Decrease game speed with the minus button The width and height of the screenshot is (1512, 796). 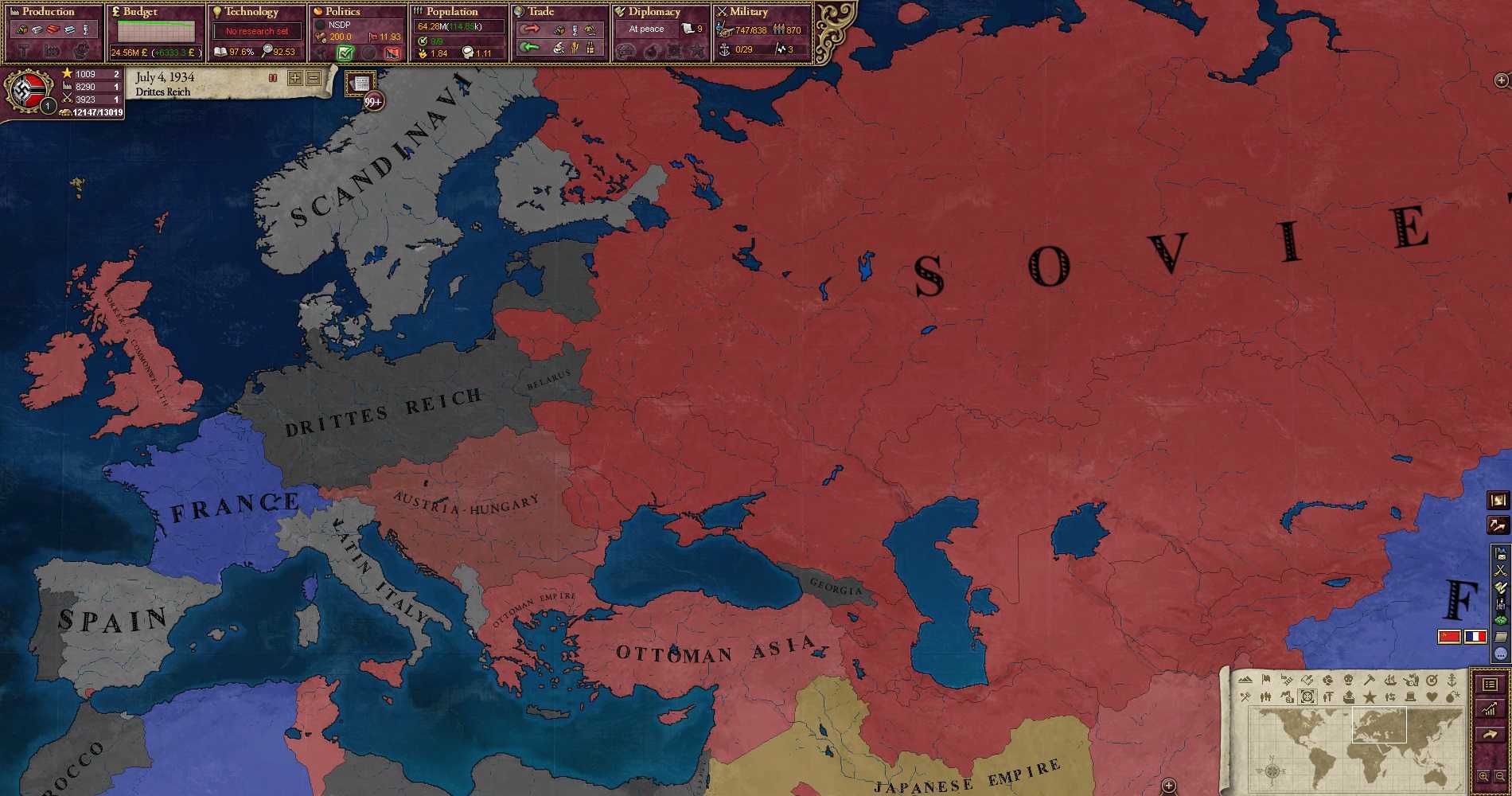coord(314,78)
